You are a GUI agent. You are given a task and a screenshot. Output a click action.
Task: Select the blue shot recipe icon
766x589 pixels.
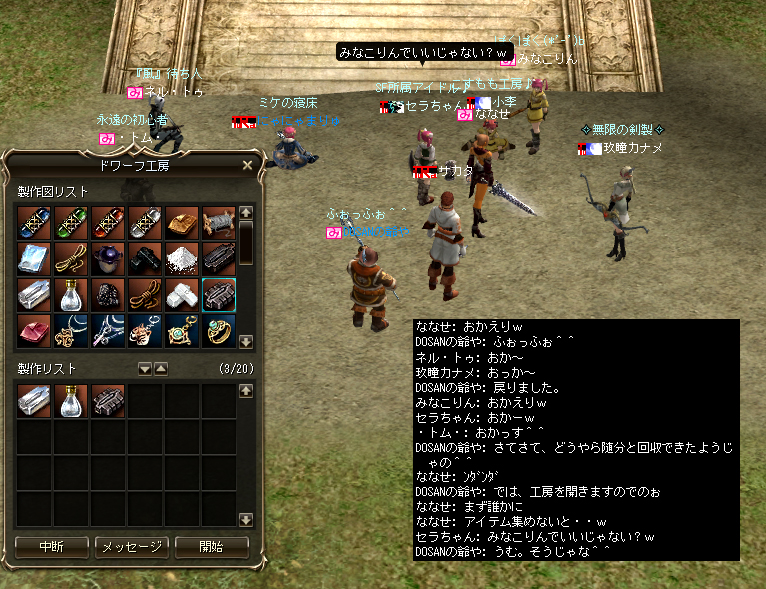pyautogui.click(x=33, y=222)
